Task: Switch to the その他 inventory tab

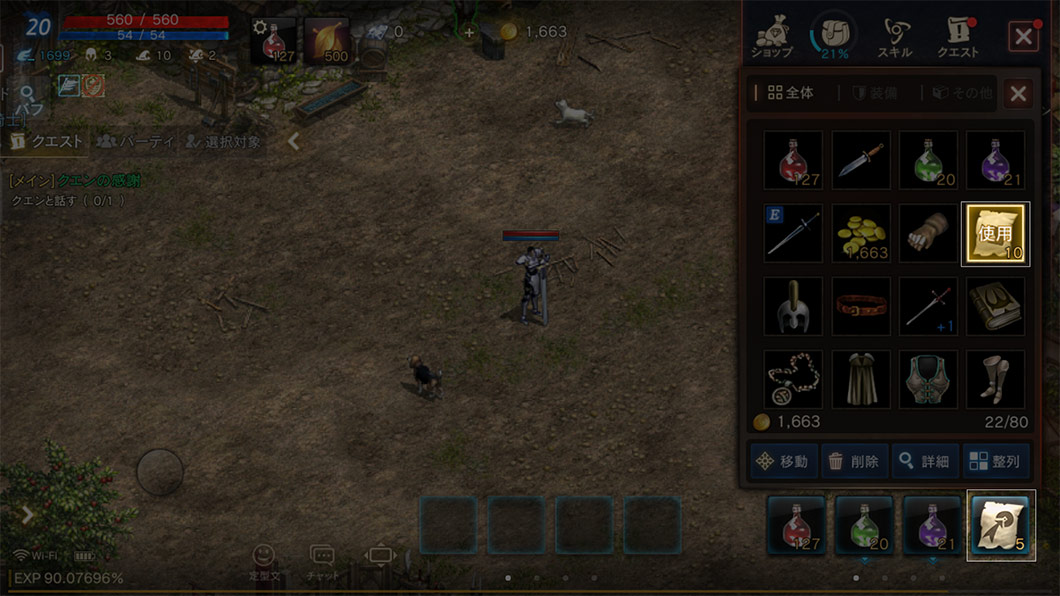Action: coord(956,94)
